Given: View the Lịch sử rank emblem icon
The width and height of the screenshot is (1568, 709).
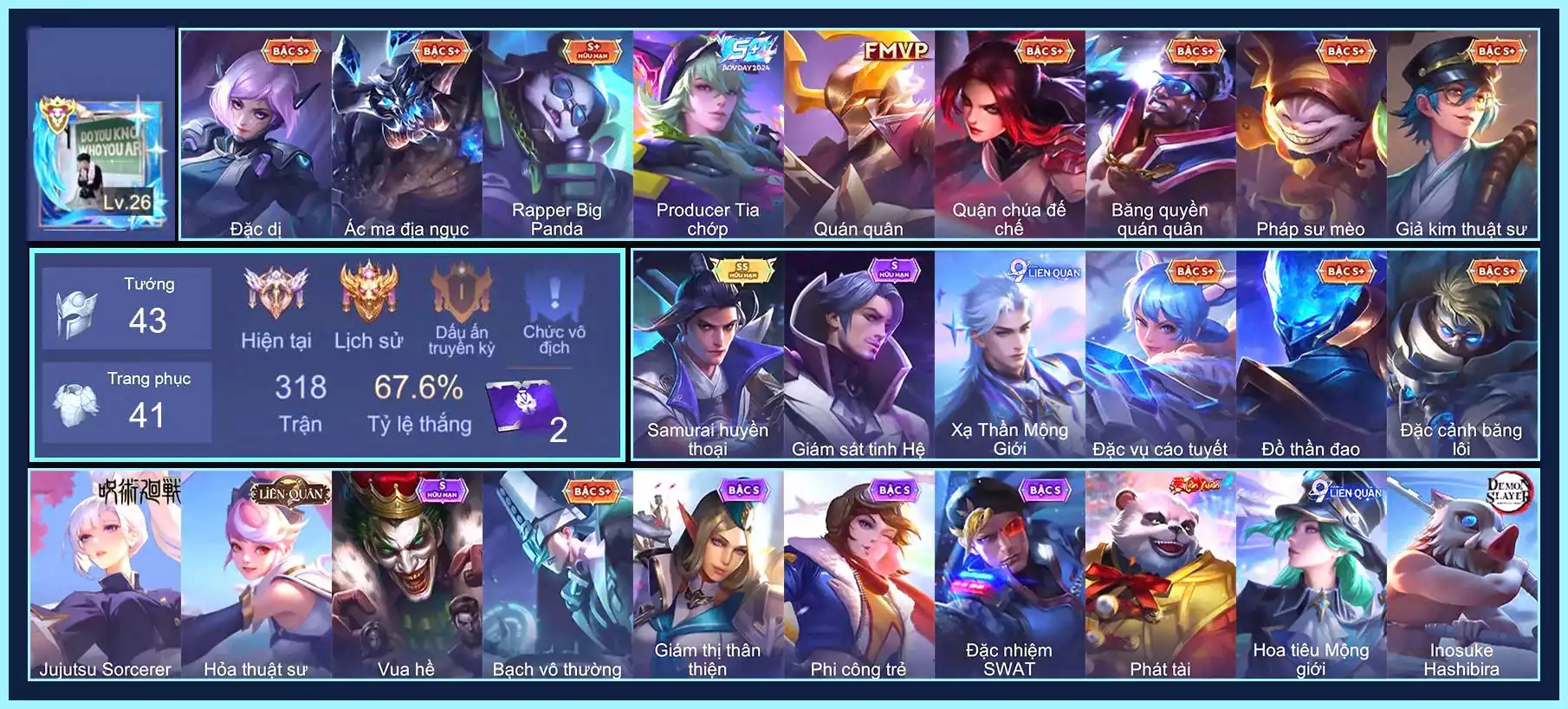Looking at the screenshot, I should pyautogui.click(x=368, y=293).
